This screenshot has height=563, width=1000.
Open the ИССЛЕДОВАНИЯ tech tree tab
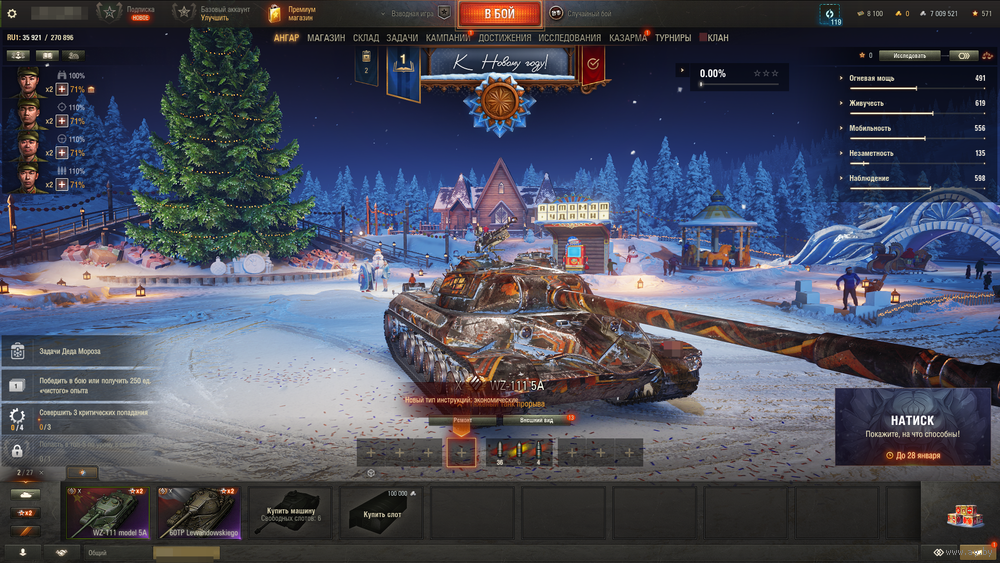[x=570, y=38]
